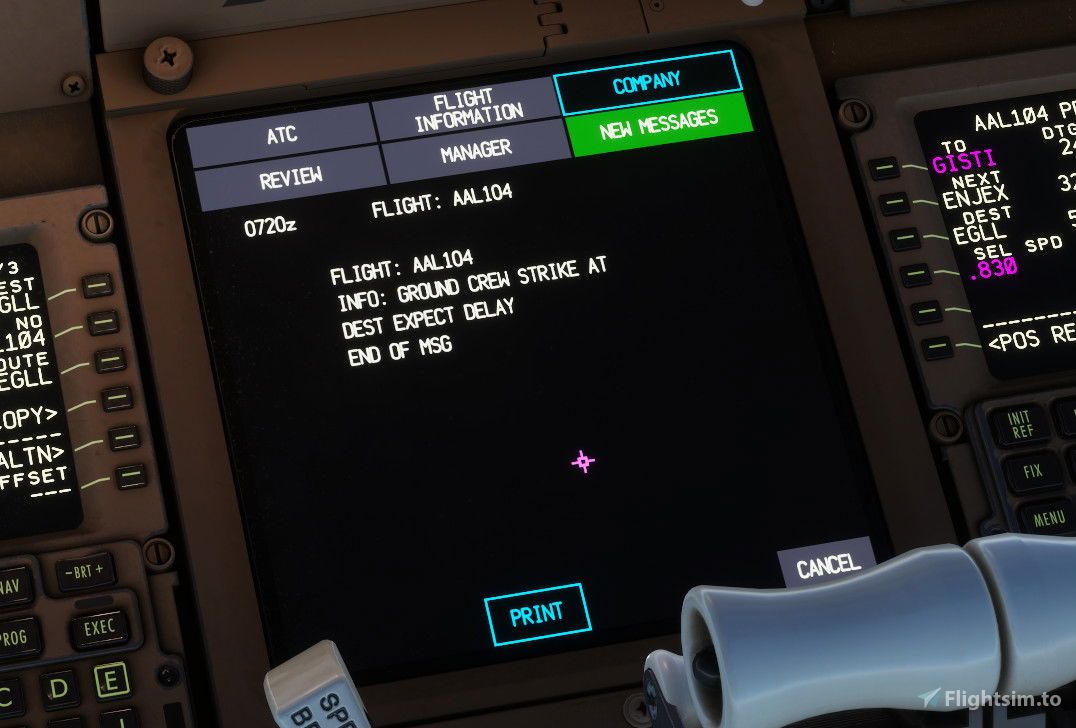Click the line select key beside GISTI
Image resolution: width=1076 pixels, height=728 pixels.
(x=884, y=168)
